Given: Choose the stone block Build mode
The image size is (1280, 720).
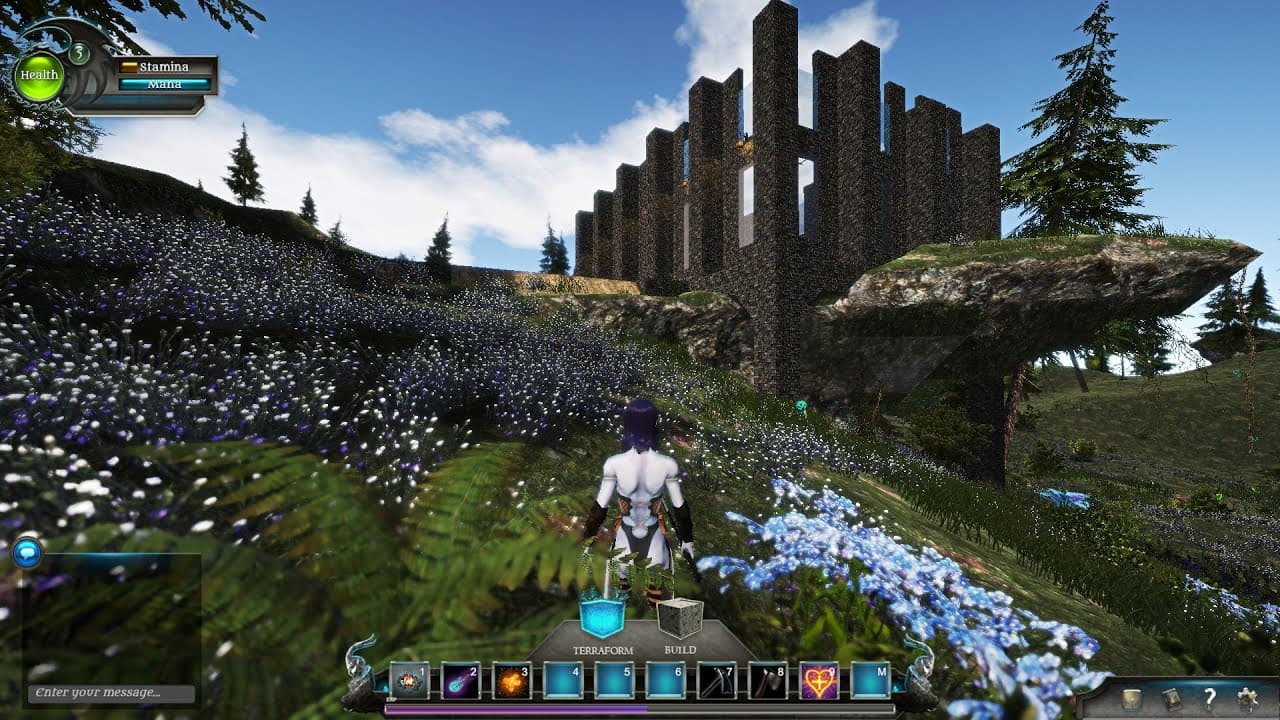Looking at the screenshot, I should (680, 619).
